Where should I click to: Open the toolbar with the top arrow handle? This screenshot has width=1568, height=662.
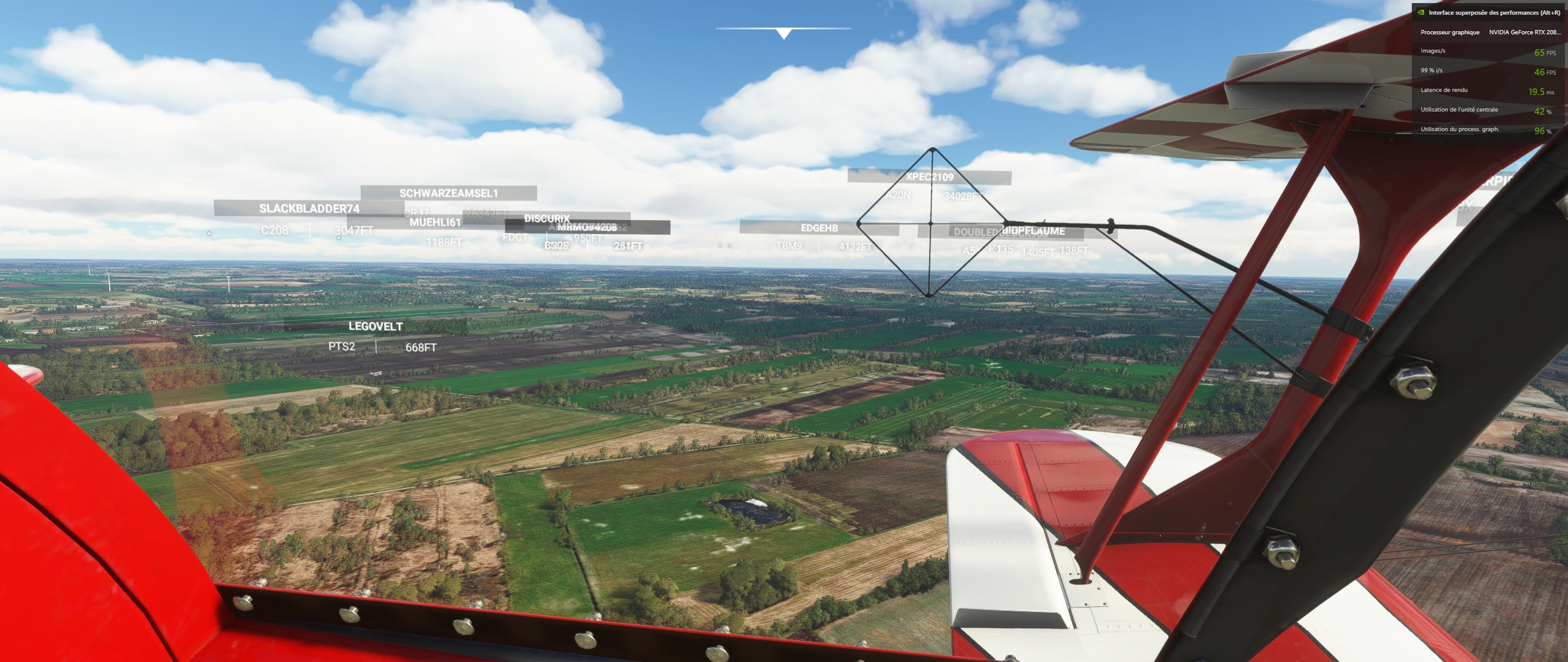point(783,34)
